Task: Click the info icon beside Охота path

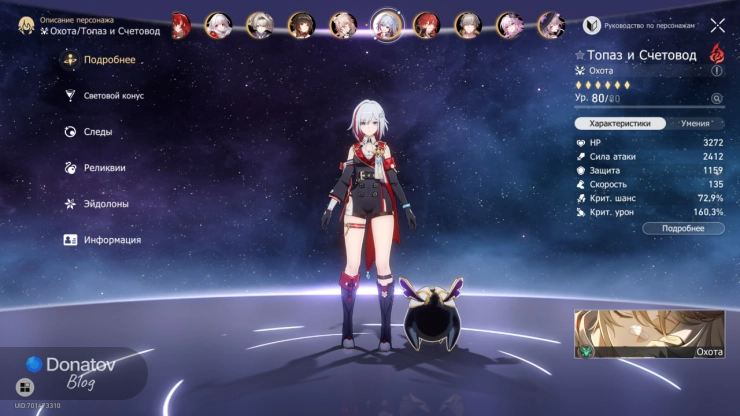Action: [716, 71]
